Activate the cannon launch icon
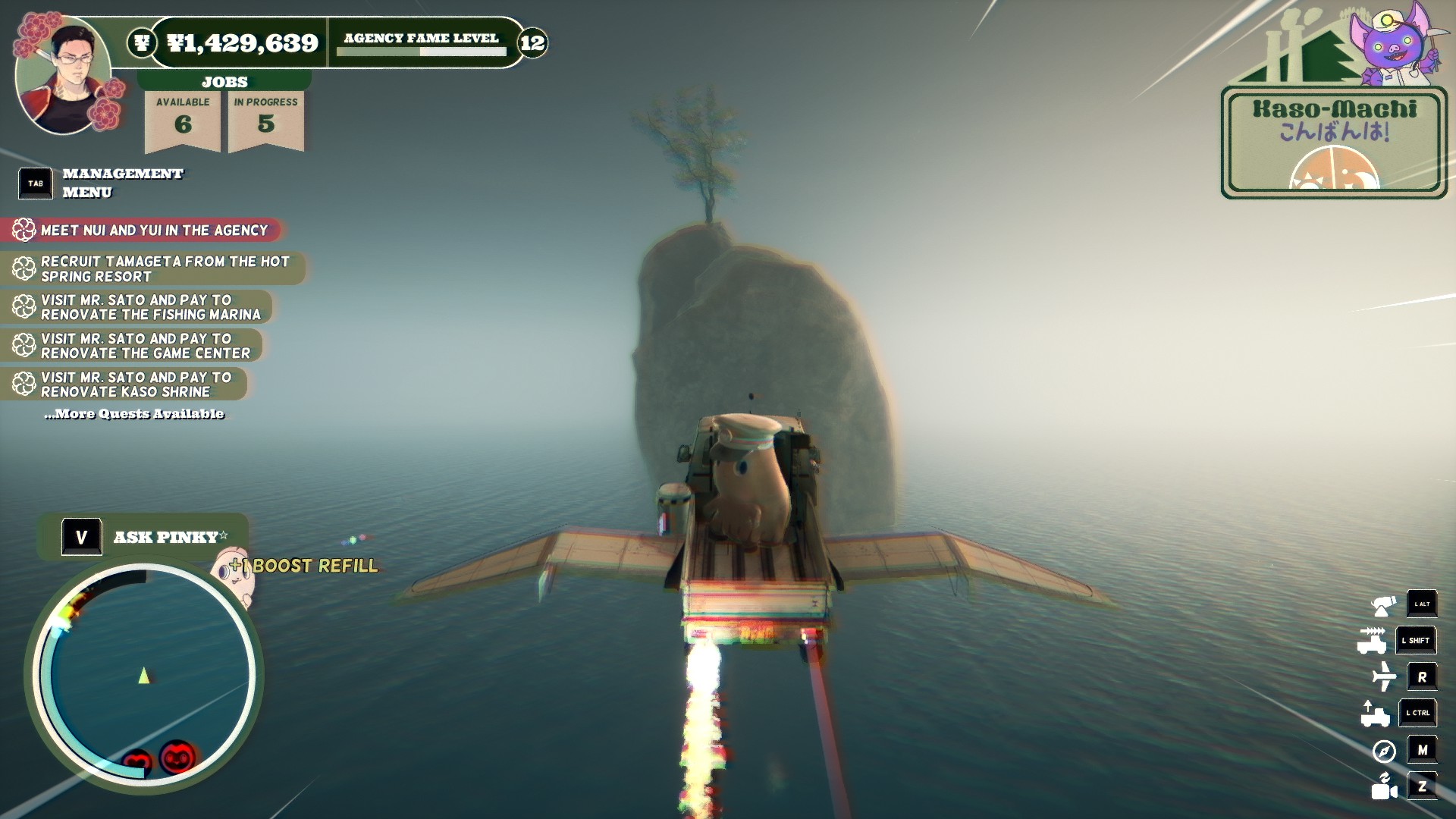This screenshot has height=819, width=1456. tap(1384, 605)
